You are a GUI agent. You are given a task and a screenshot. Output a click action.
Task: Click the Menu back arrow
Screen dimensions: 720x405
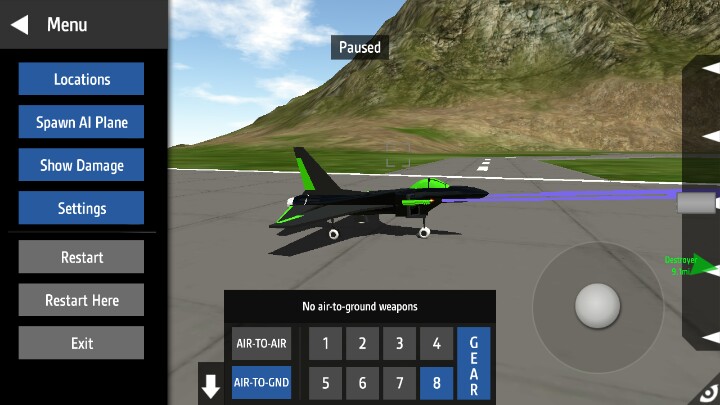tap(19, 24)
